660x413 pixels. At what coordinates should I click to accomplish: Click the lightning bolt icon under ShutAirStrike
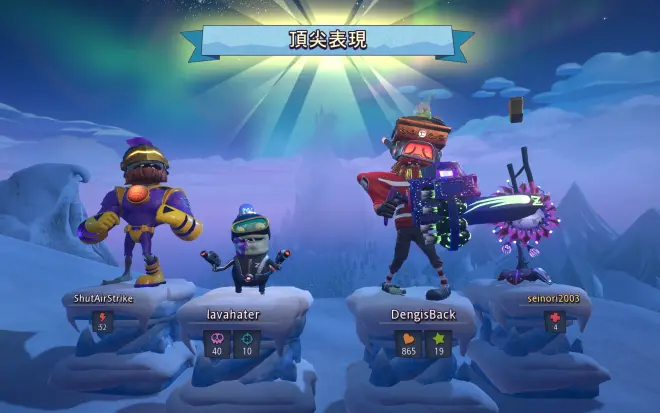pos(102,318)
